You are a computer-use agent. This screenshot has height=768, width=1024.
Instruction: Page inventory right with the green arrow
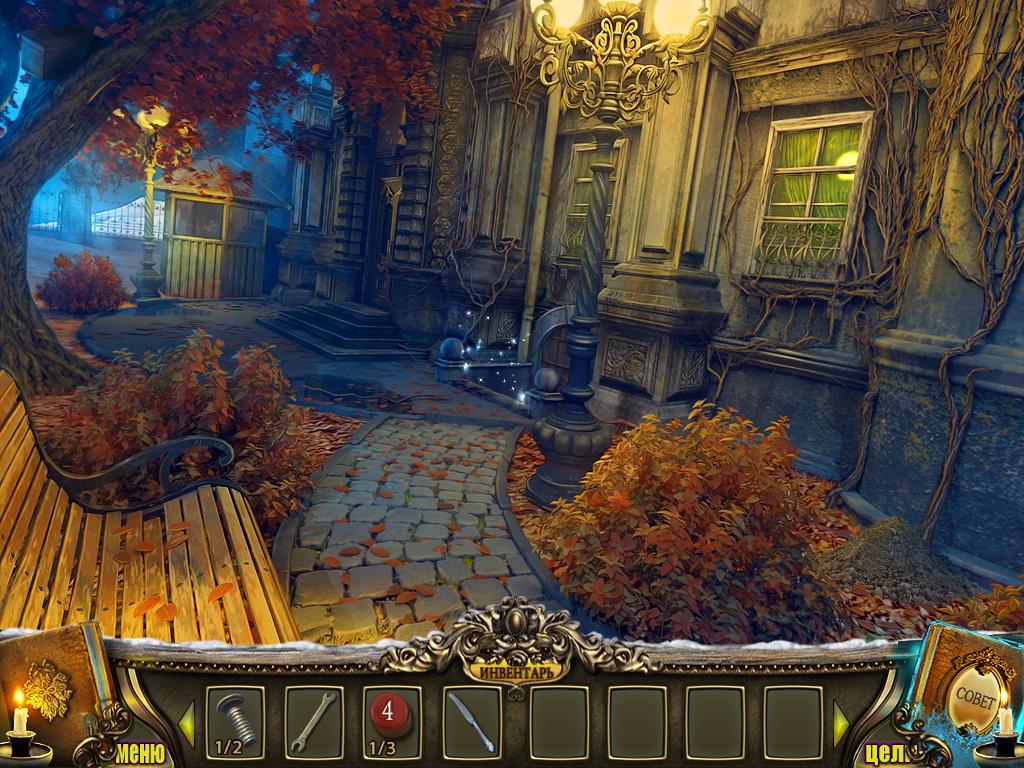click(x=841, y=722)
